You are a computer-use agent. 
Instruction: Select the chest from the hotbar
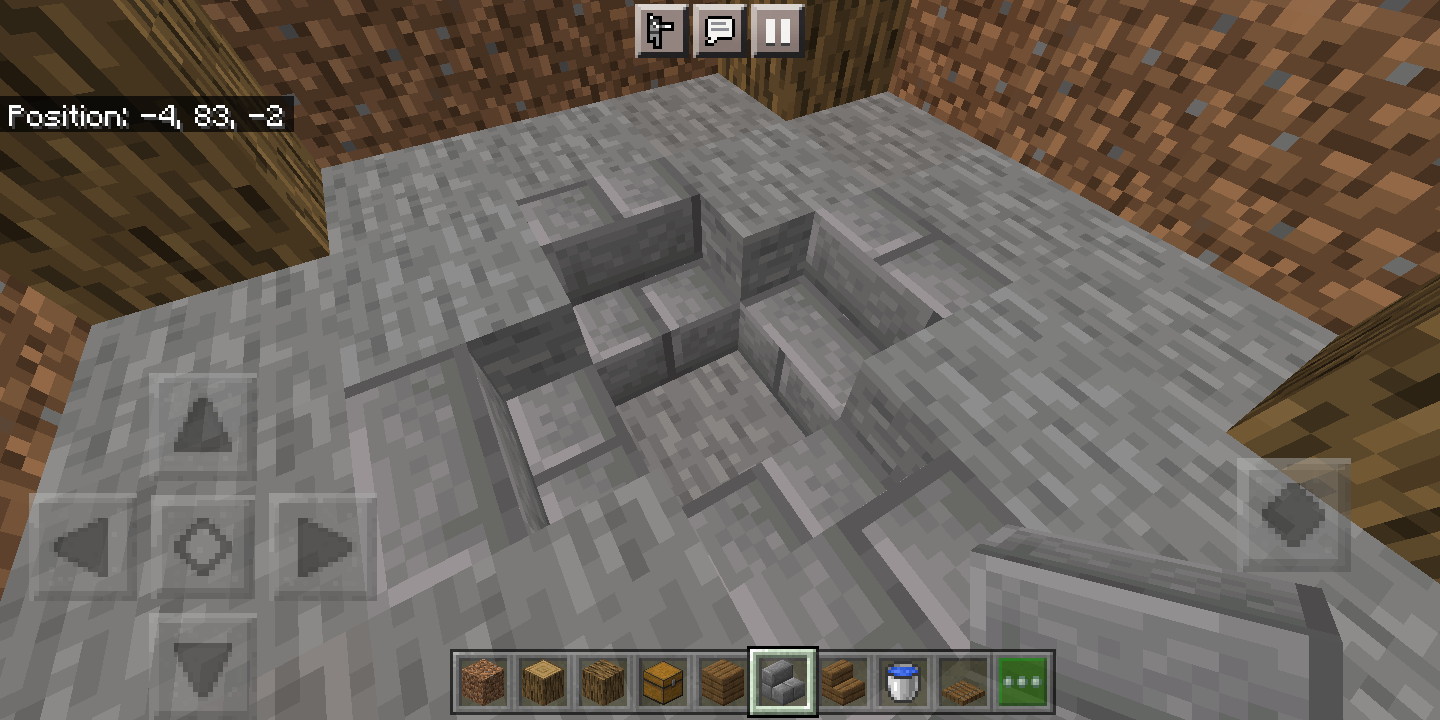(x=663, y=684)
